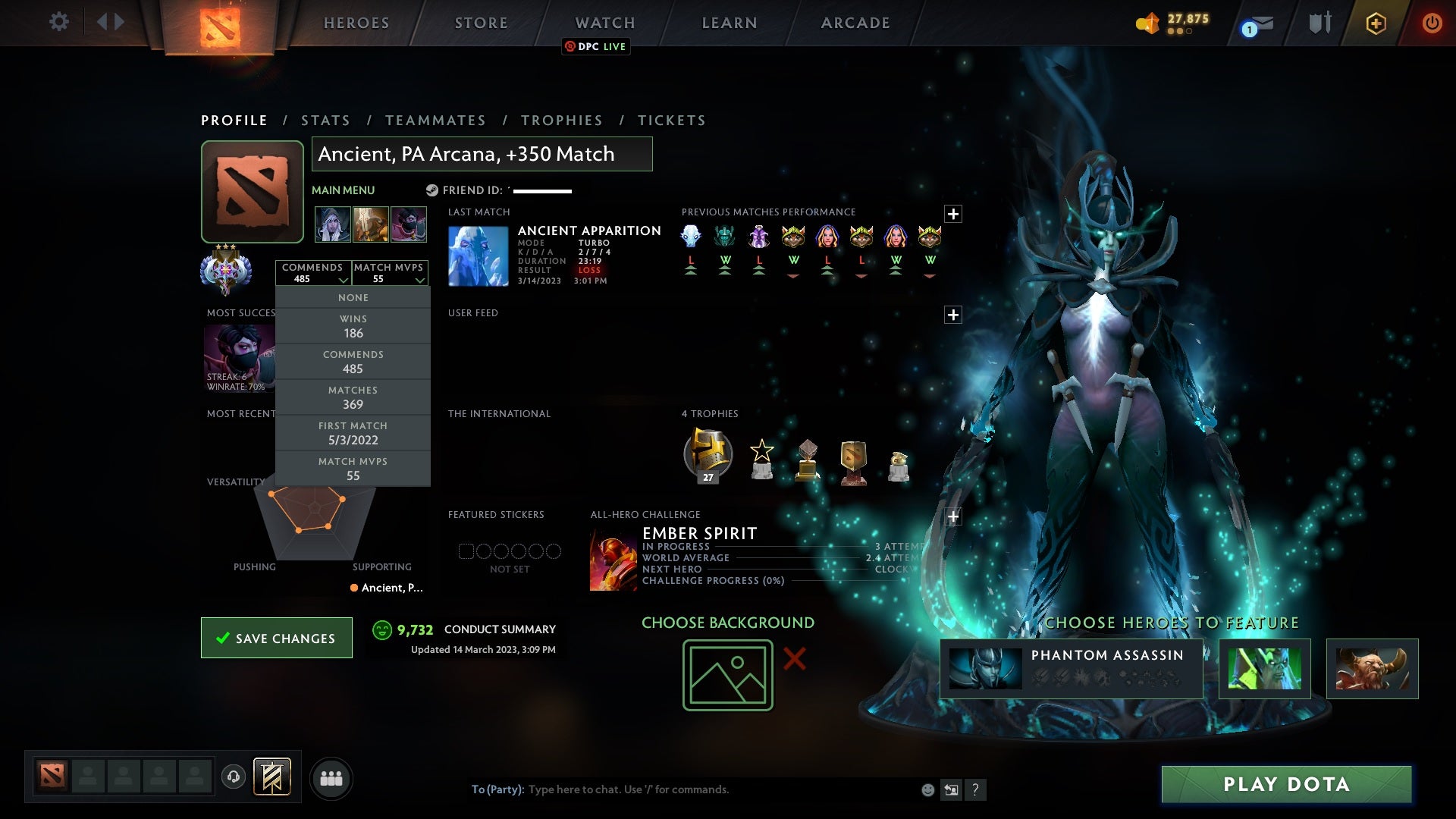Screen dimensions: 1456x819
Task: Open the settings gear icon
Action: click(58, 22)
